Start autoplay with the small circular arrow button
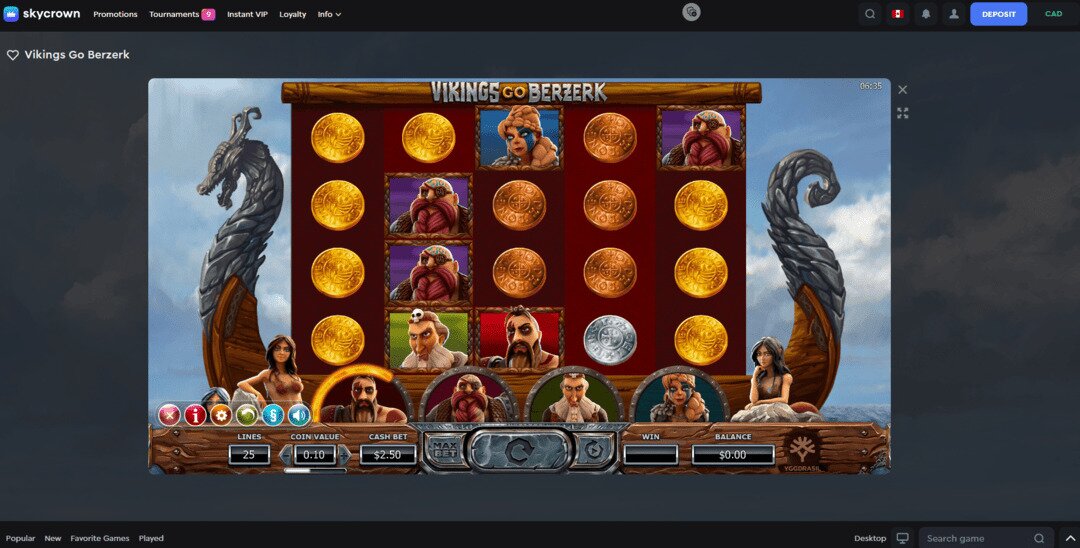Screen dimensions: 1080x548 (594, 452)
